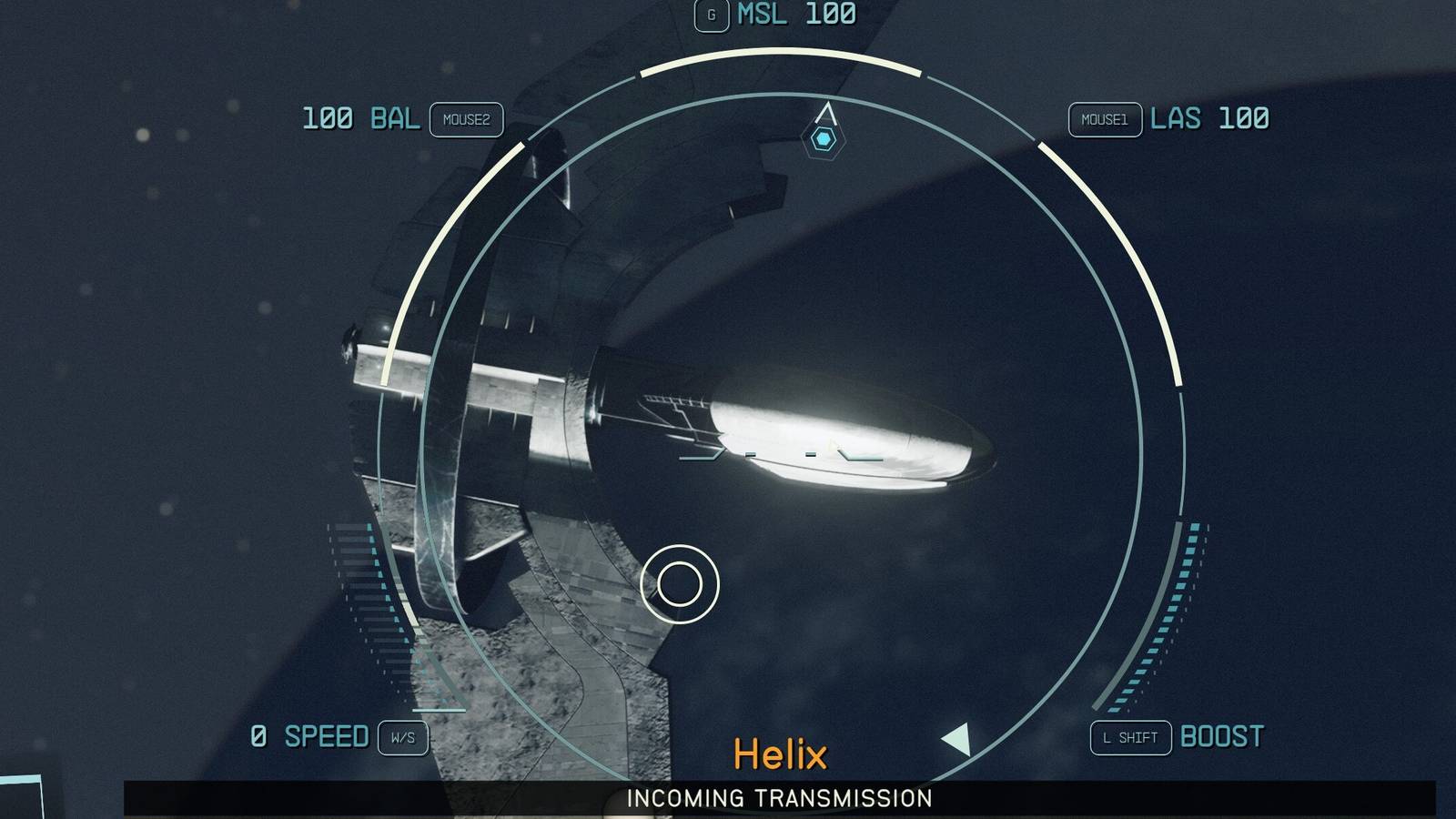Open the W/S throttle control badge
1456x819 pixels.
[x=402, y=738]
